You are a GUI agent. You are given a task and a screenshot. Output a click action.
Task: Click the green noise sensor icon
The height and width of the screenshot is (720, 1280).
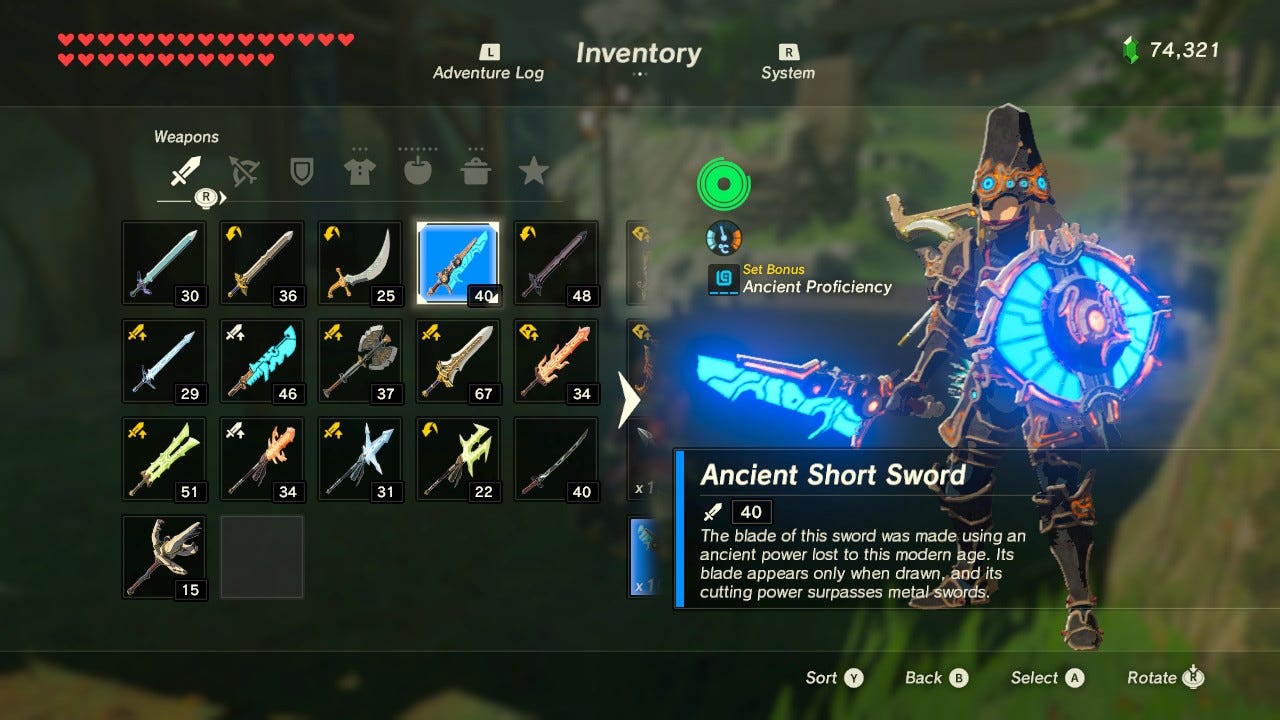click(x=722, y=182)
